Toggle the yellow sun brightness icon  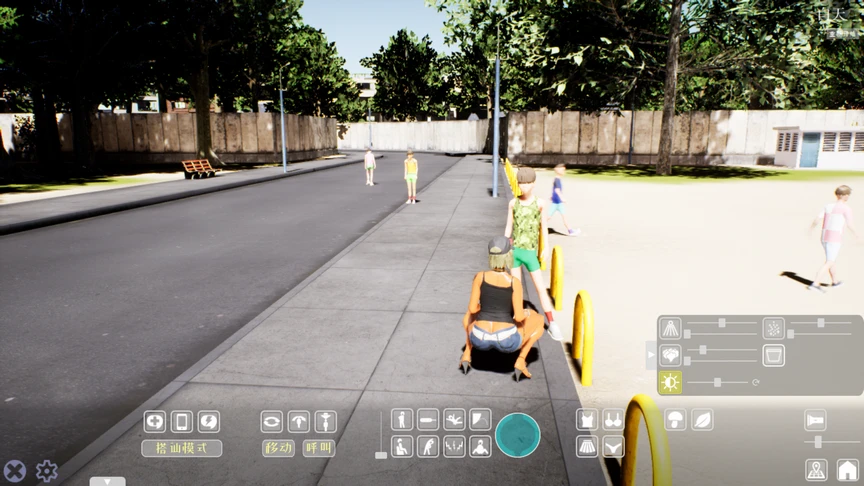(670, 382)
